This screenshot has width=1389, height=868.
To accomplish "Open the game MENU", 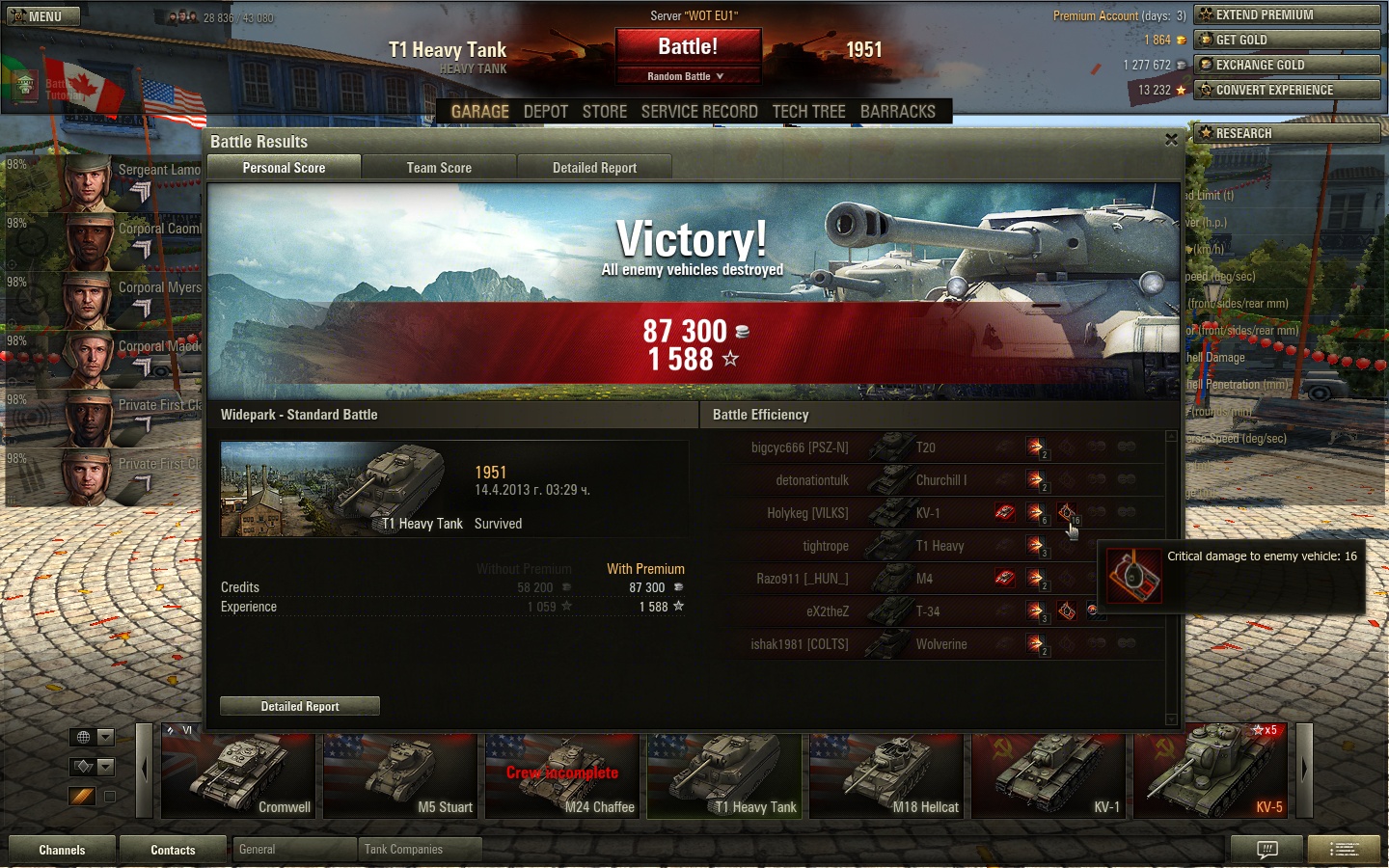I will tap(39, 16).
